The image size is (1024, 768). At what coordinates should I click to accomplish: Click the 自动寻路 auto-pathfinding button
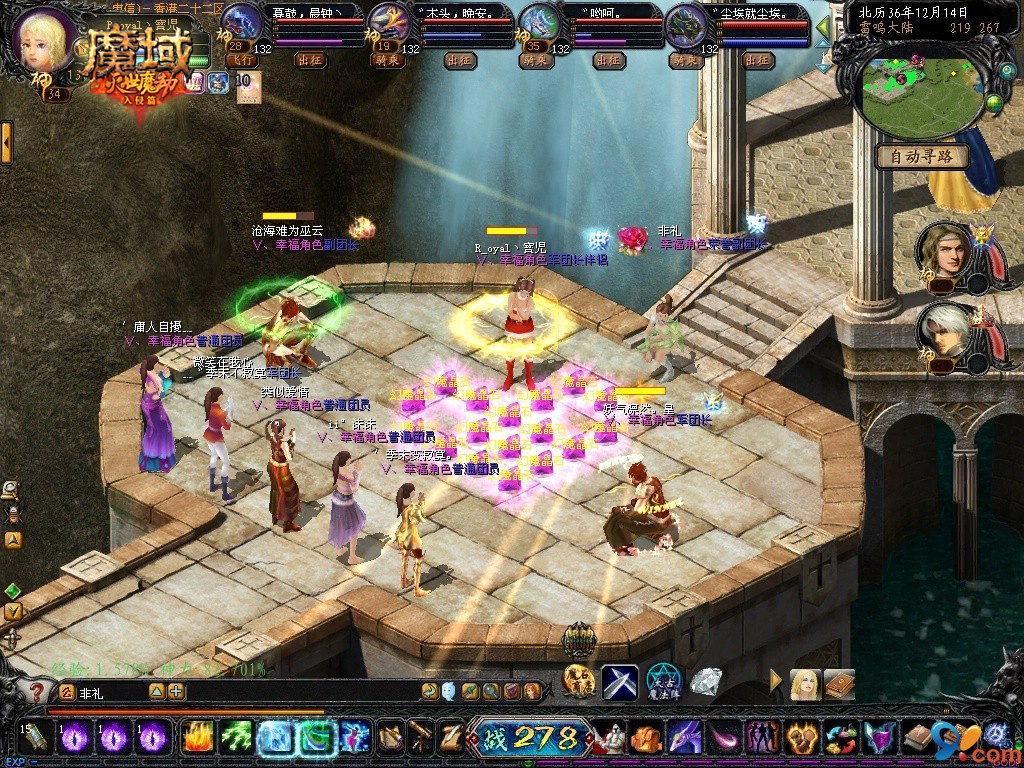[x=921, y=156]
